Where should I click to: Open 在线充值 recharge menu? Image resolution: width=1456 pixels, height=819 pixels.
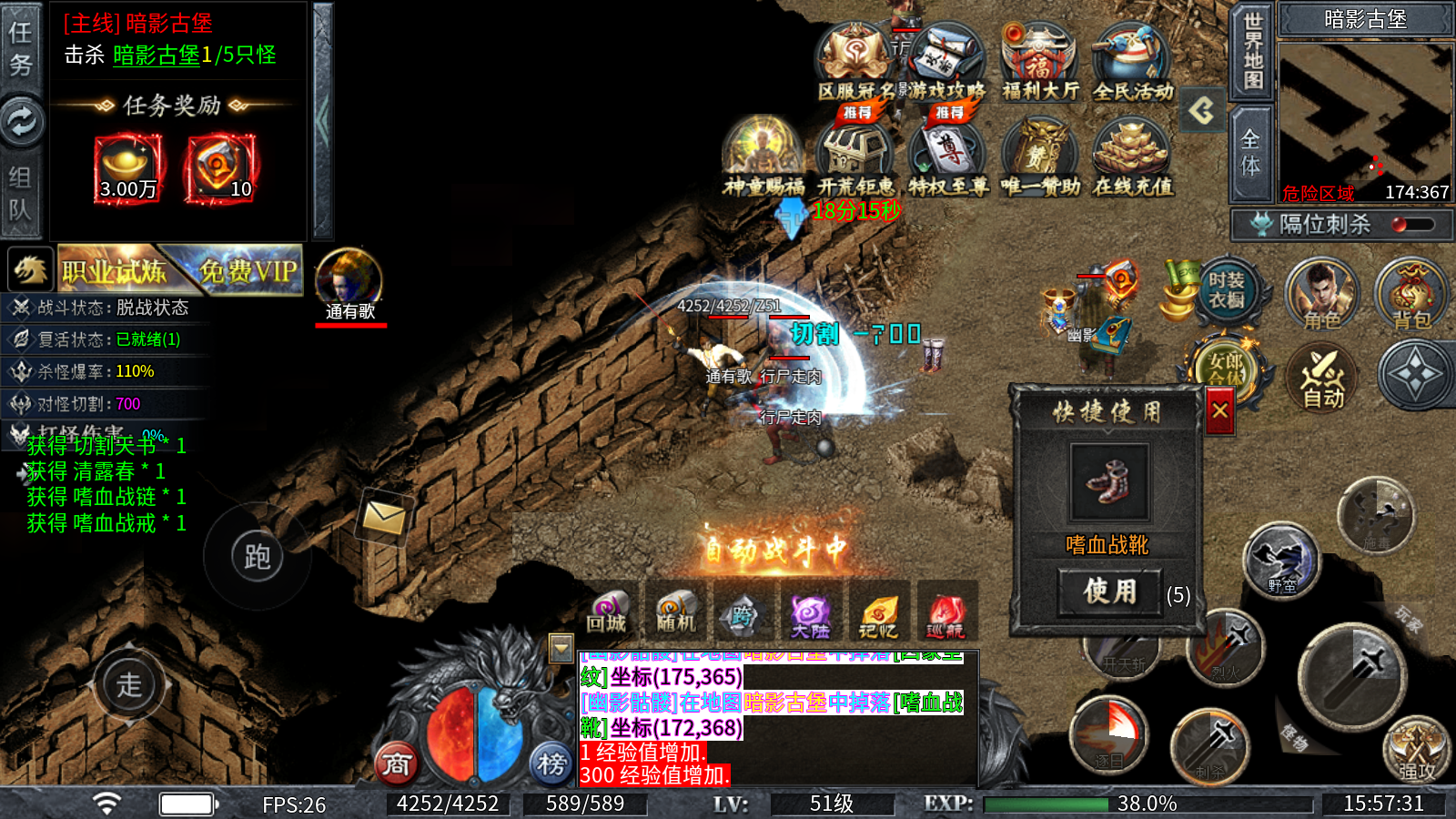tap(1132, 158)
